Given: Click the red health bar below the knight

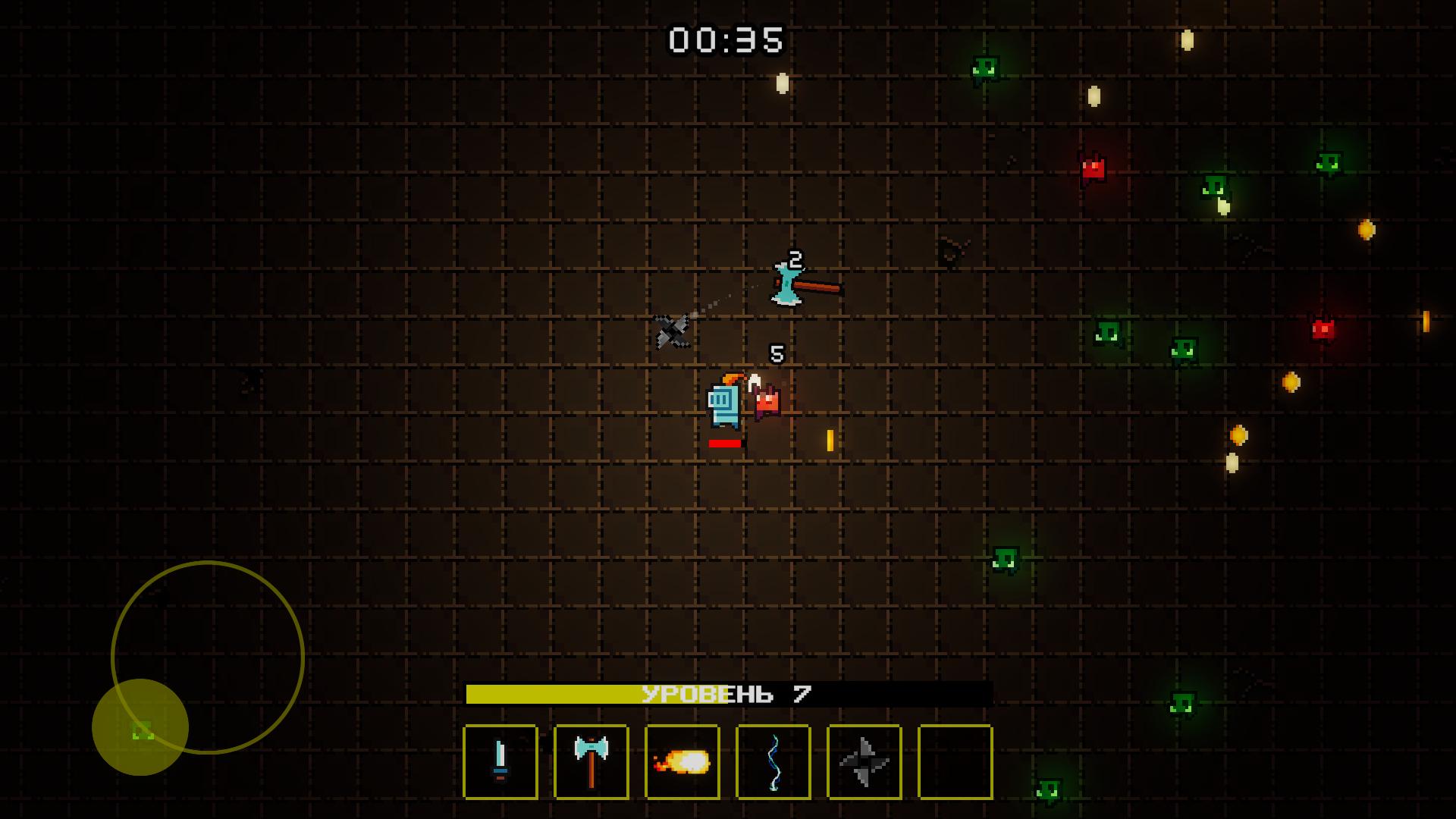Looking at the screenshot, I should tap(725, 441).
